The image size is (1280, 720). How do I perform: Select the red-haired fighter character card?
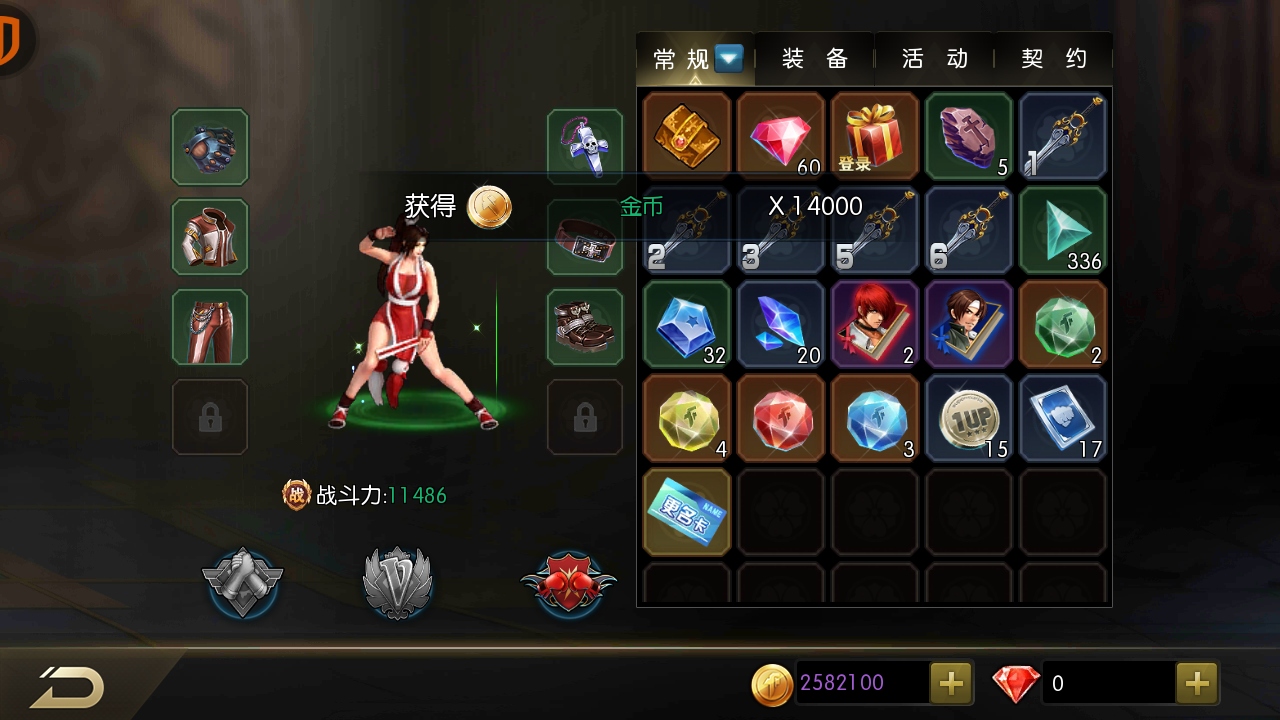click(874, 323)
